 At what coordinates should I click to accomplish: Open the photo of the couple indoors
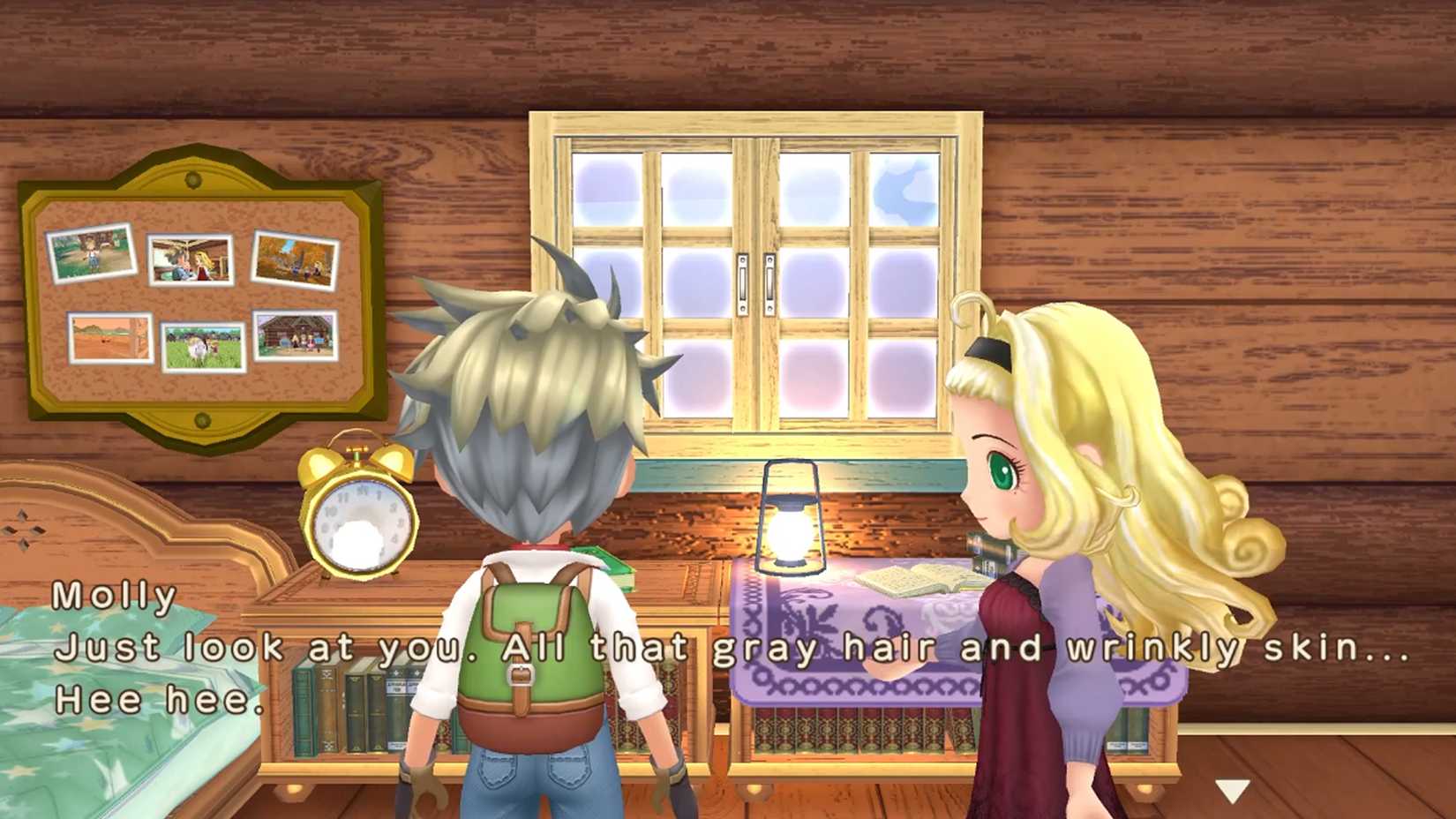pos(190,260)
